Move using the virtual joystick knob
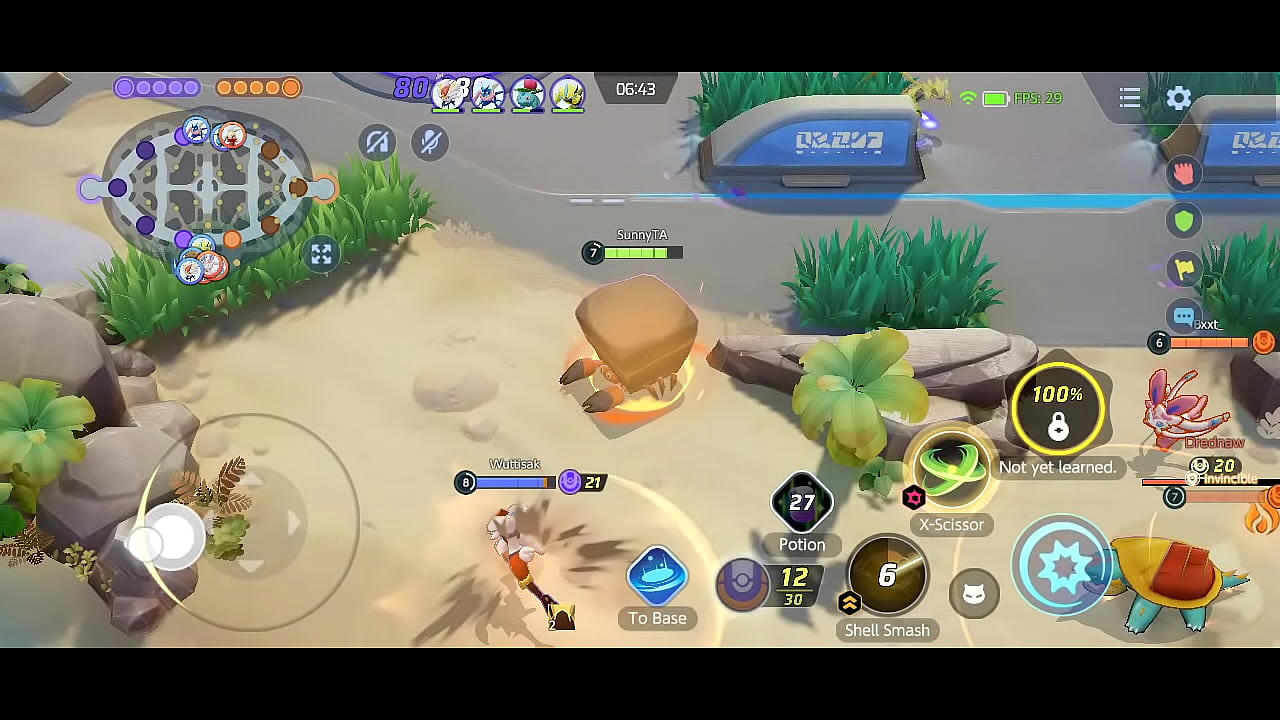This screenshot has height=720, width=1280. [172, 538]
